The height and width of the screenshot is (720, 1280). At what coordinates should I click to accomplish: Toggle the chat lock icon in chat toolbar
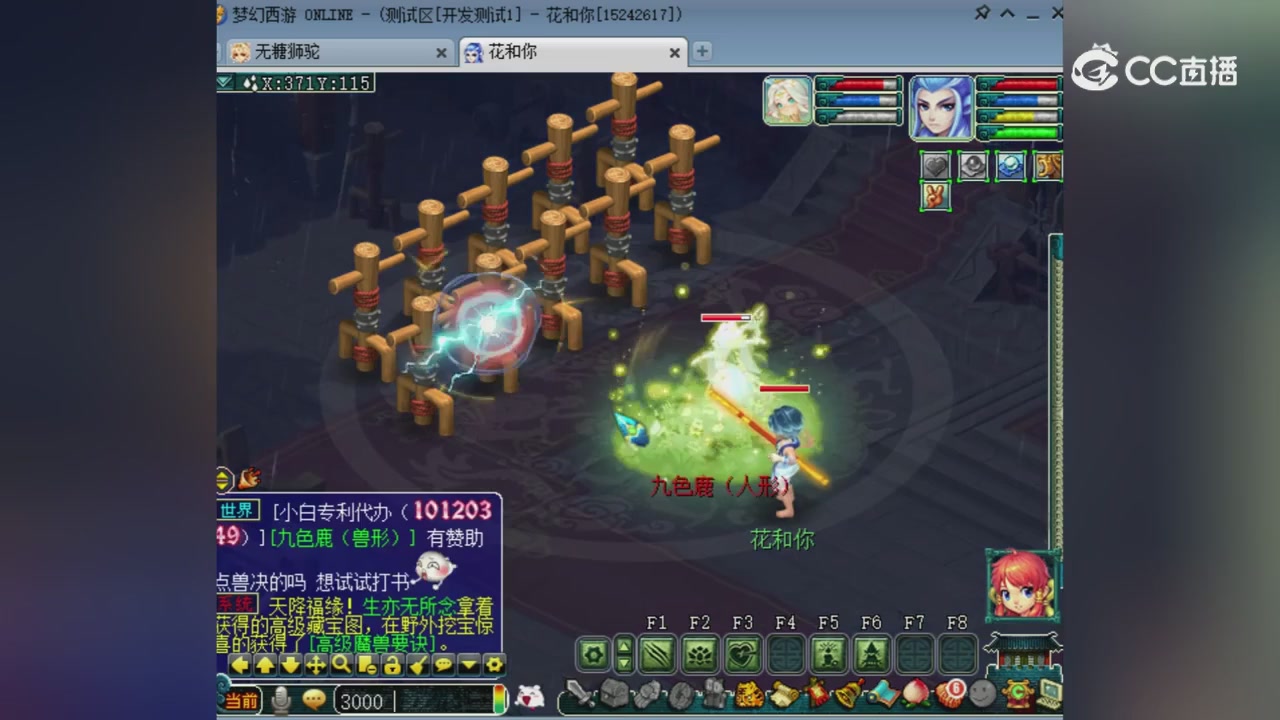[393, 666]
